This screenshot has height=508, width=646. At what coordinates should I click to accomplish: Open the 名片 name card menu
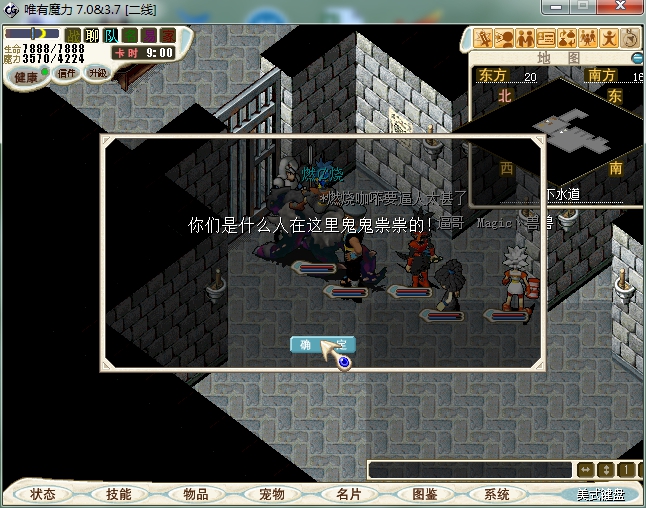(x=348, y=494)
